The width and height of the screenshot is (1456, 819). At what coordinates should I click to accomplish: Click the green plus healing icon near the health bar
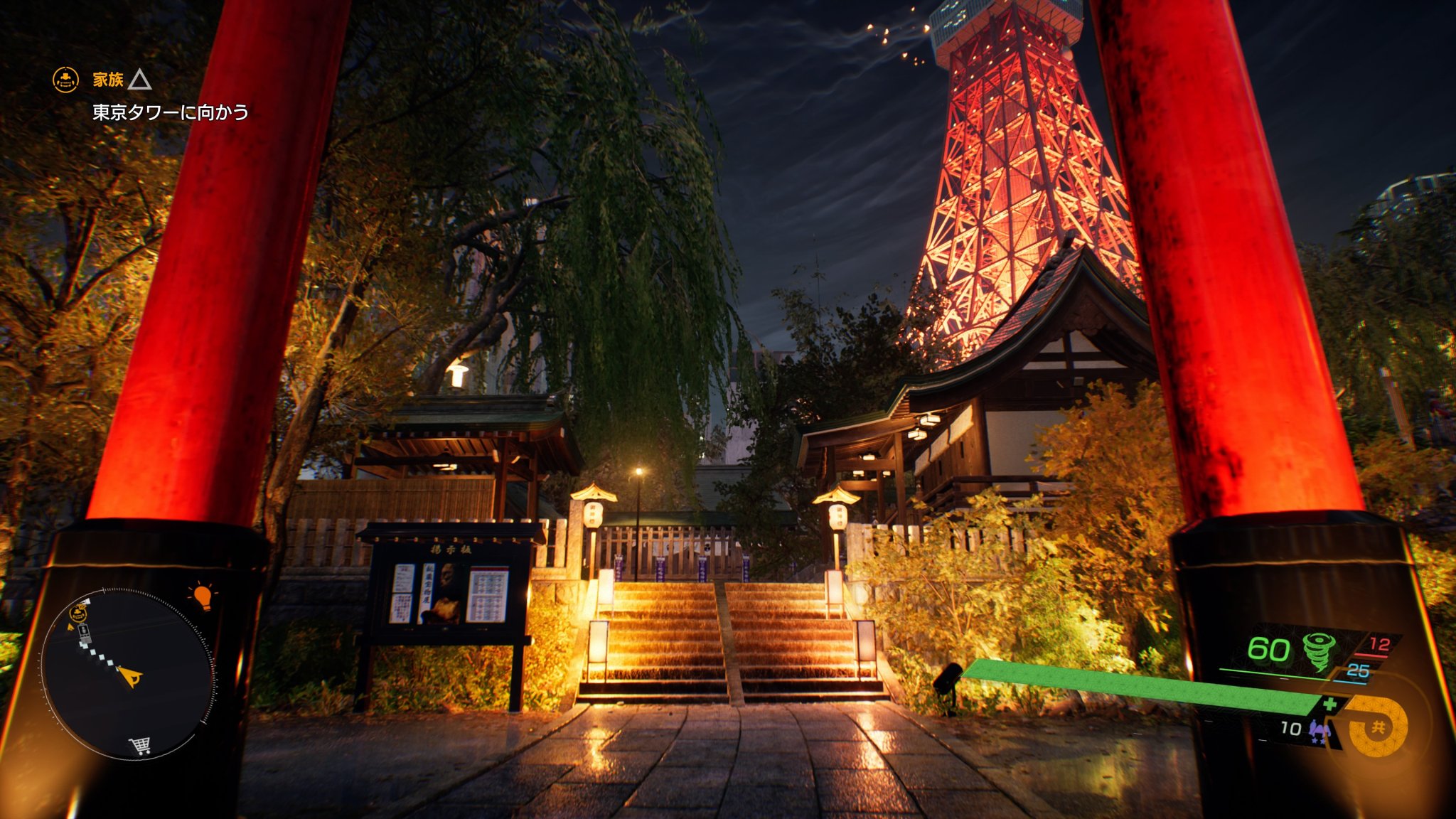pyautogui.click(x=1329, y=705)
